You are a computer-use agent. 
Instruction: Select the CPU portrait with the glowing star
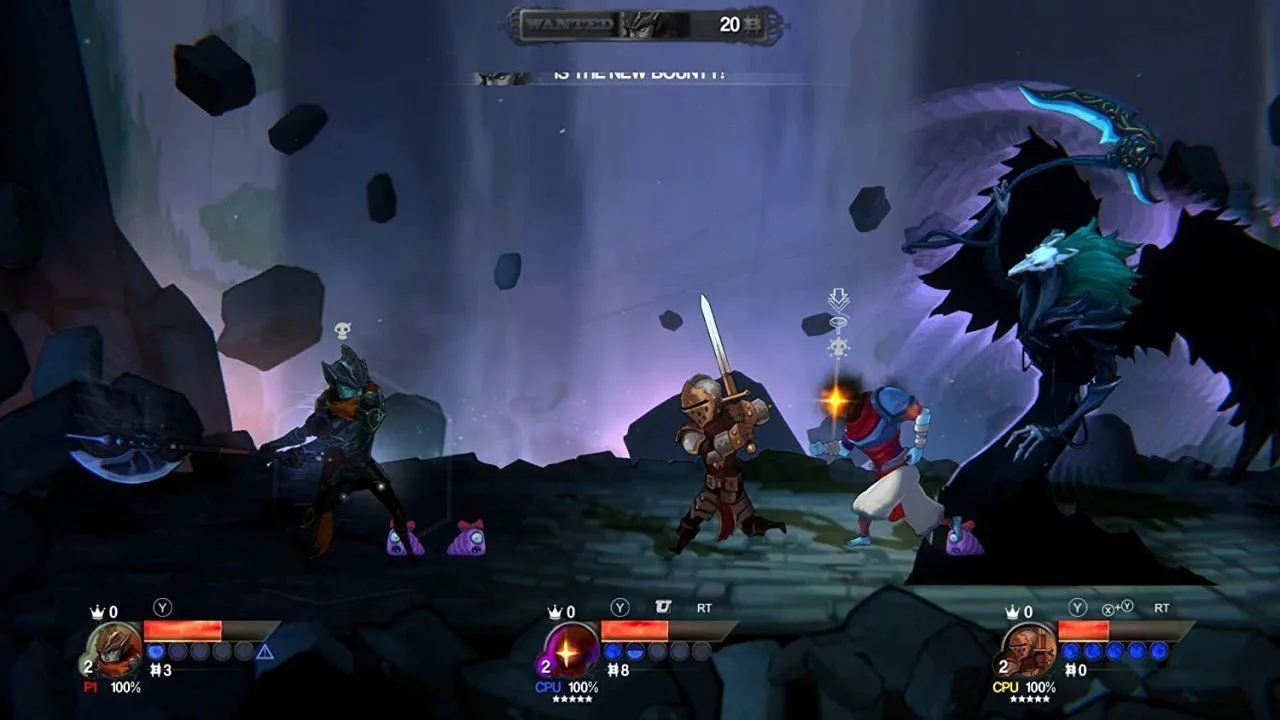[x=573, y=649]
